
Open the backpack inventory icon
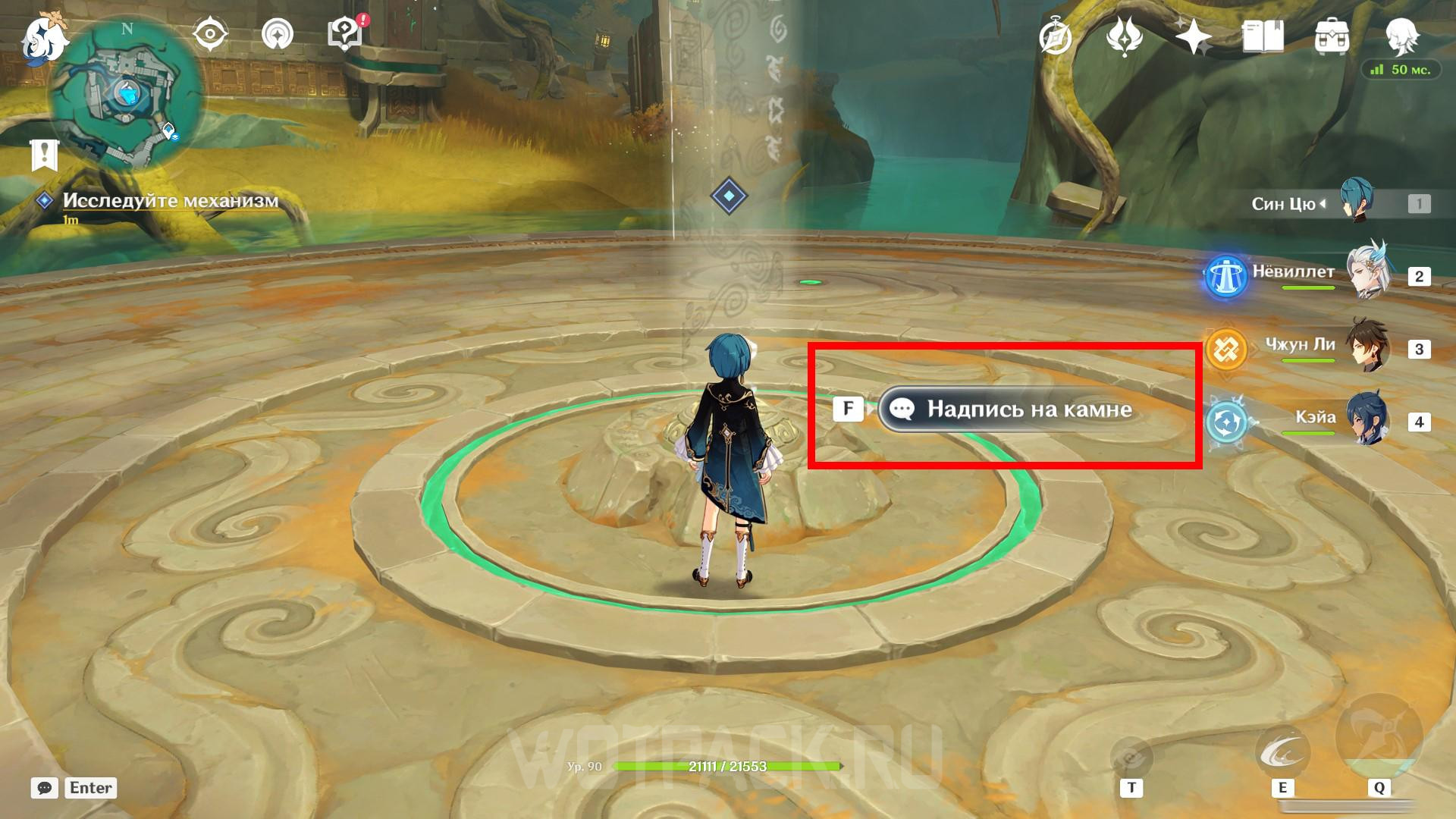click(1332, 36)
